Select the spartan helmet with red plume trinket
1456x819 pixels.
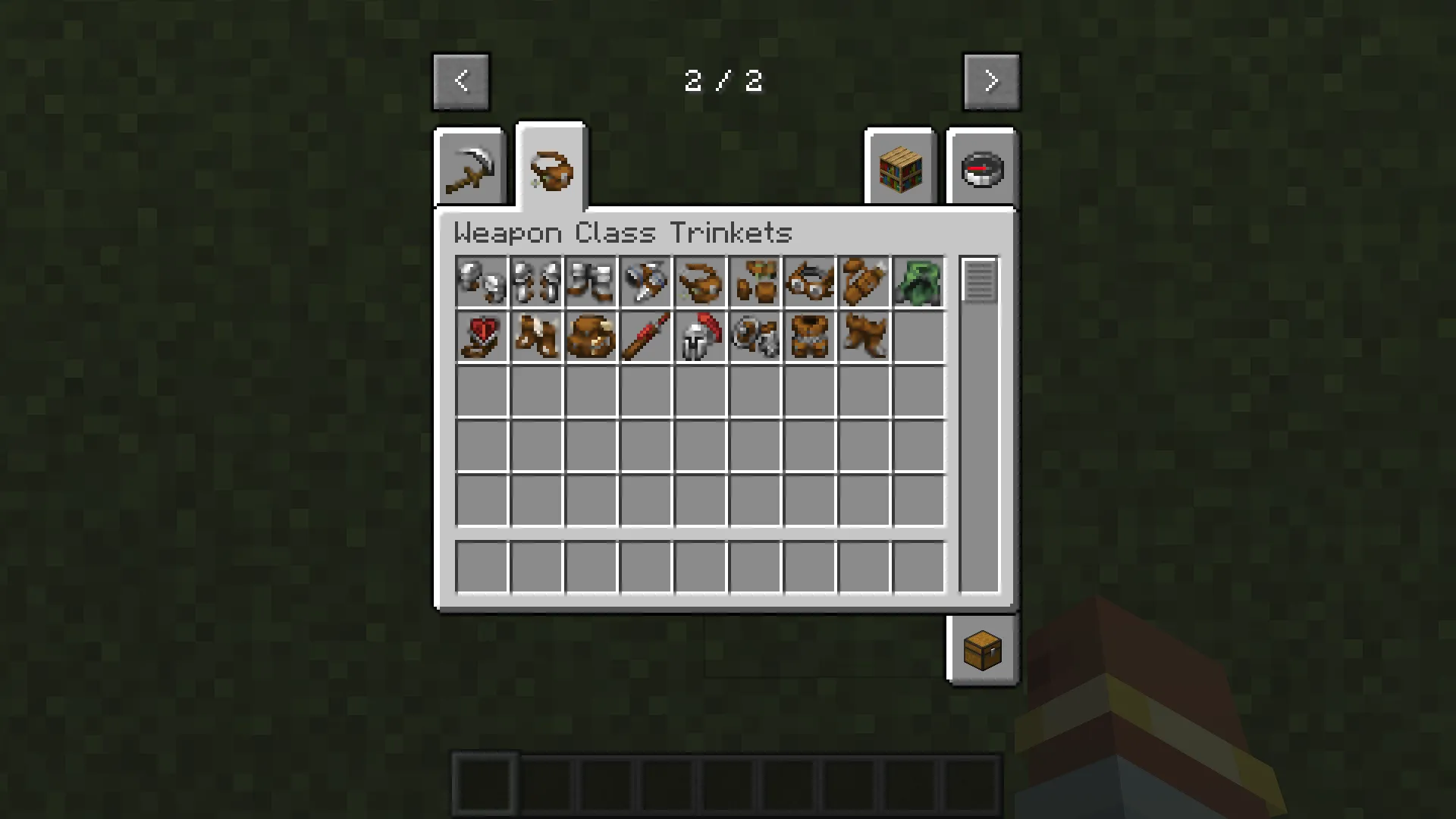[701, 337]
